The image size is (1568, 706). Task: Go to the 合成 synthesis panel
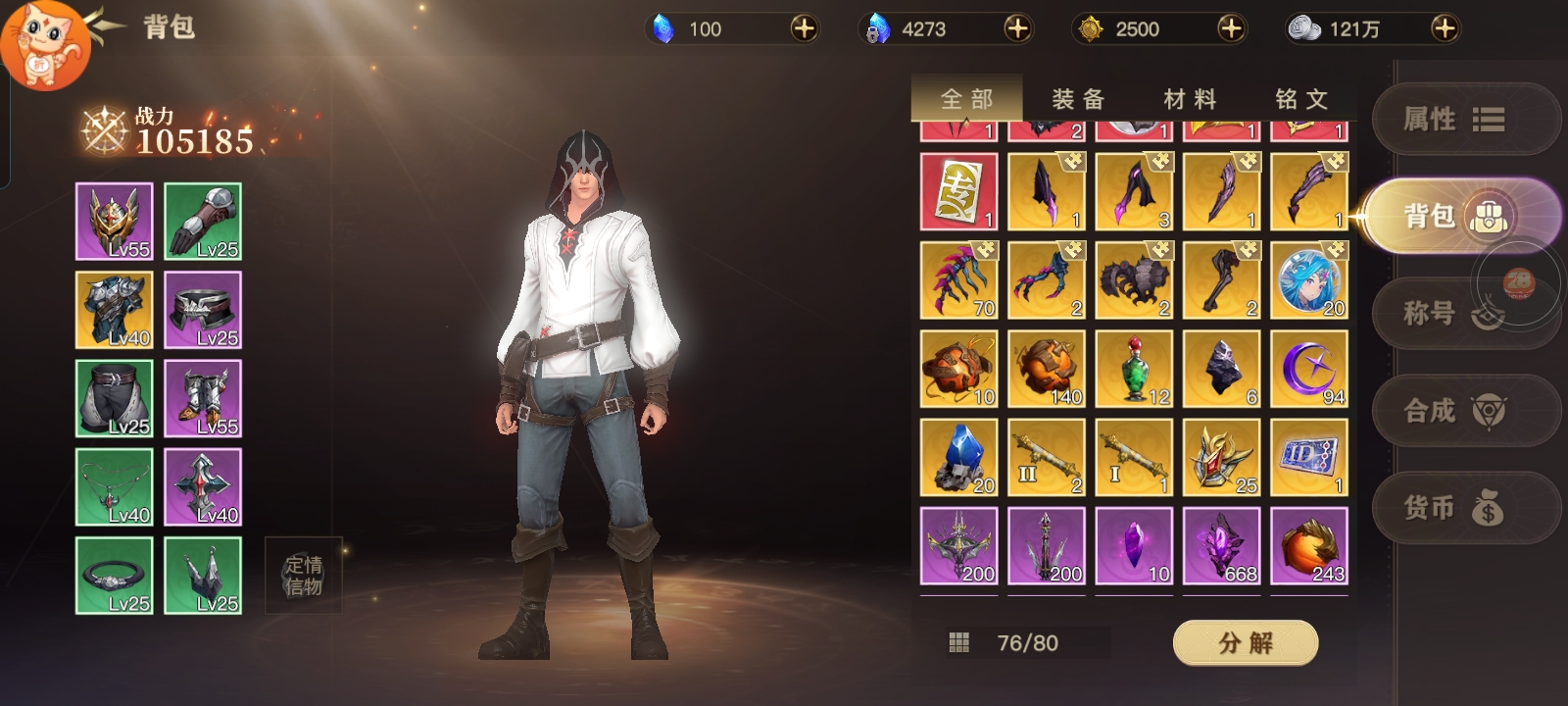tap(1452, 411)
